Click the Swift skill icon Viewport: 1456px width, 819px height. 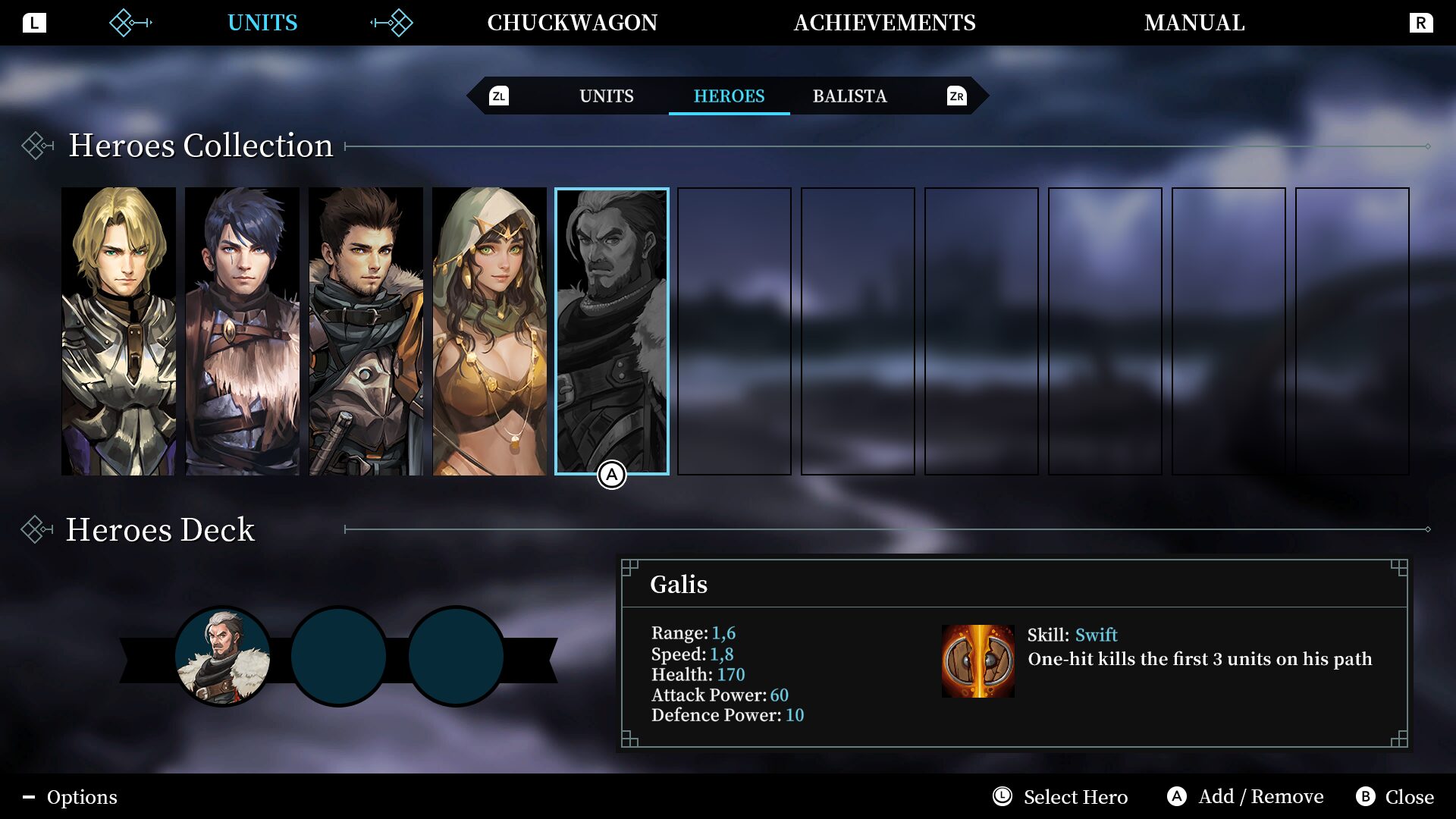[977, 661]
